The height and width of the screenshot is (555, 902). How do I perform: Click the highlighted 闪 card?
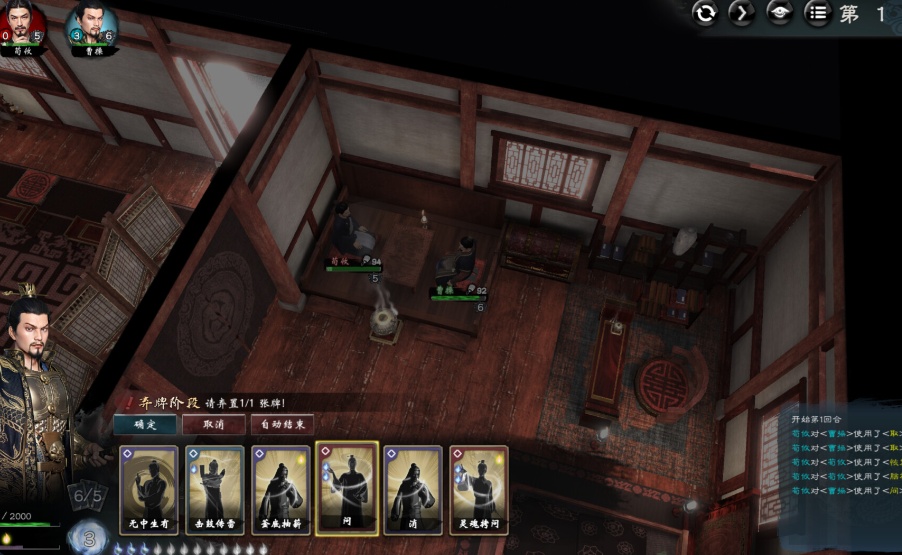point(347,488)
